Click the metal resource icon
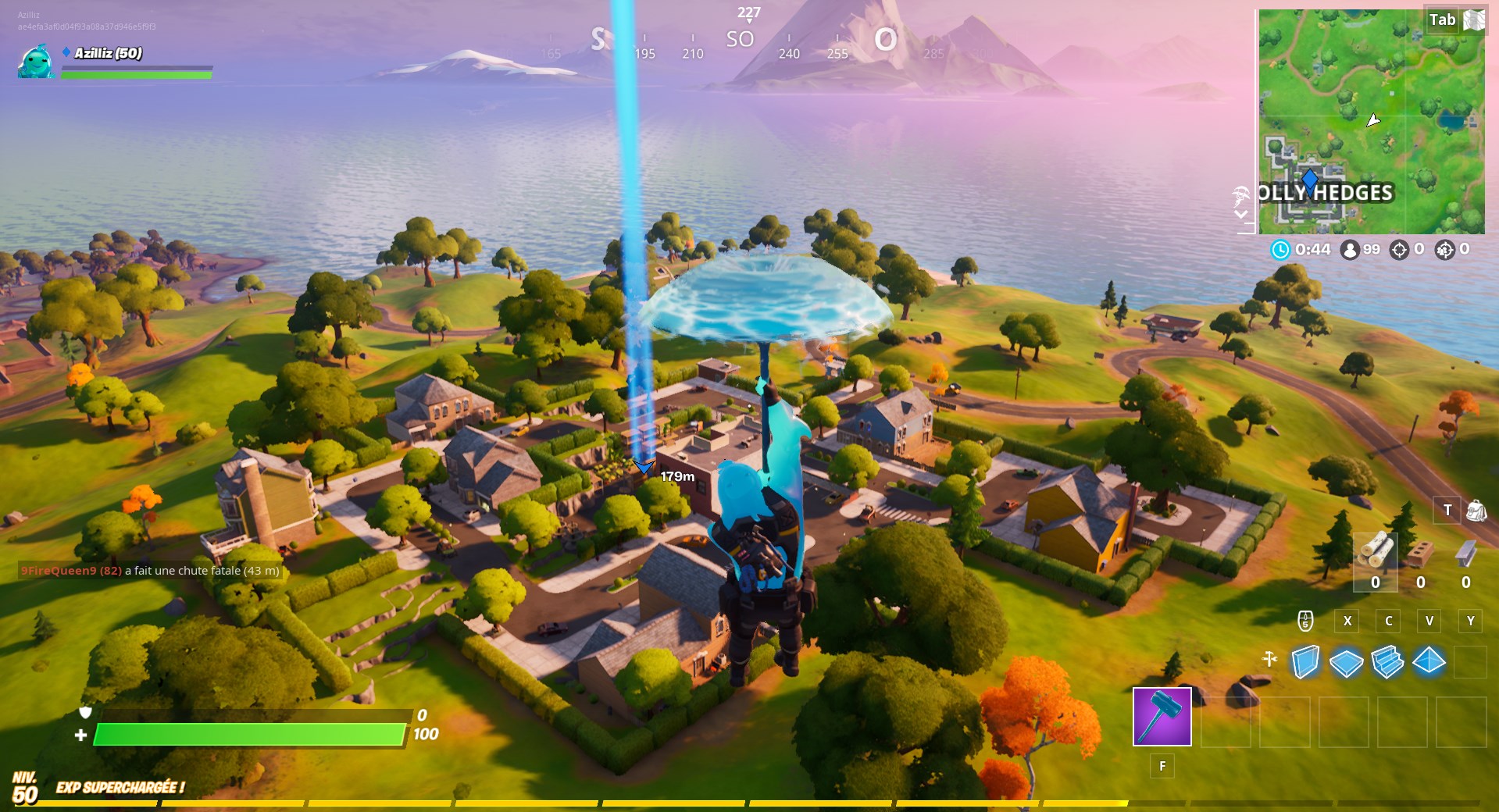The height and width of the screenshot is (812, 1499). (1465, 554)
